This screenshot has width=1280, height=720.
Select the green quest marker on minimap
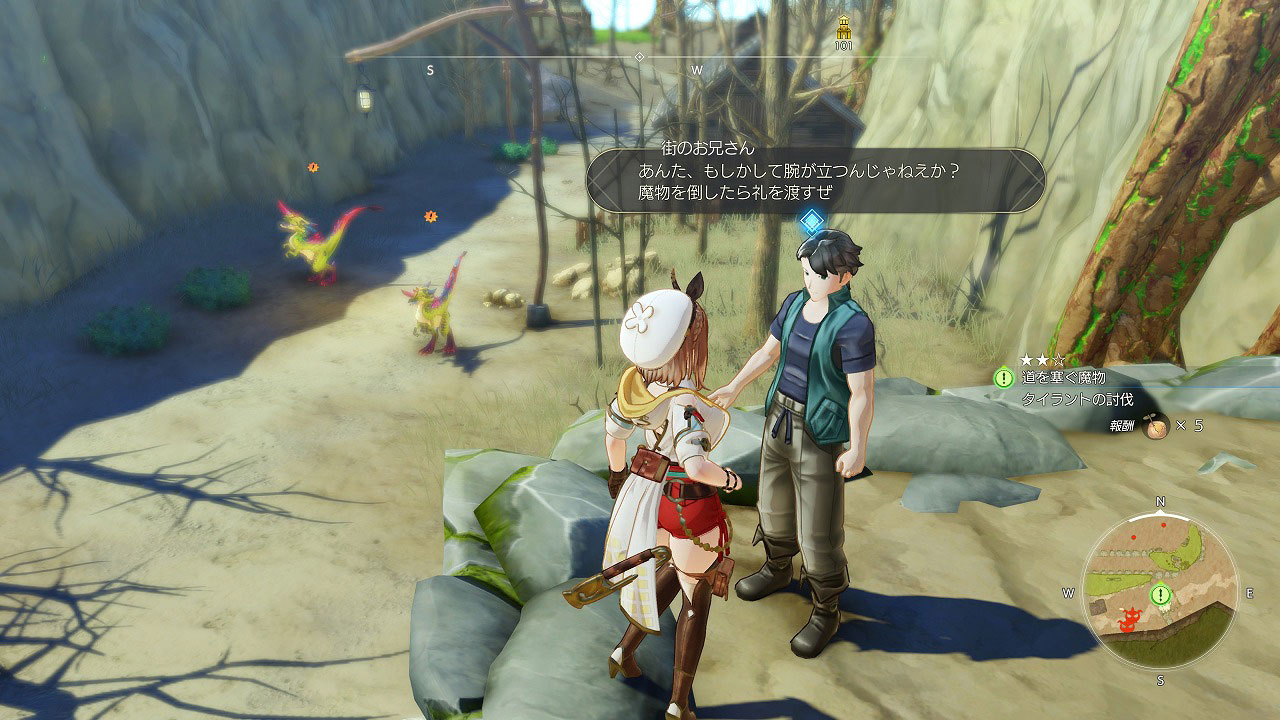[1160, 595]
